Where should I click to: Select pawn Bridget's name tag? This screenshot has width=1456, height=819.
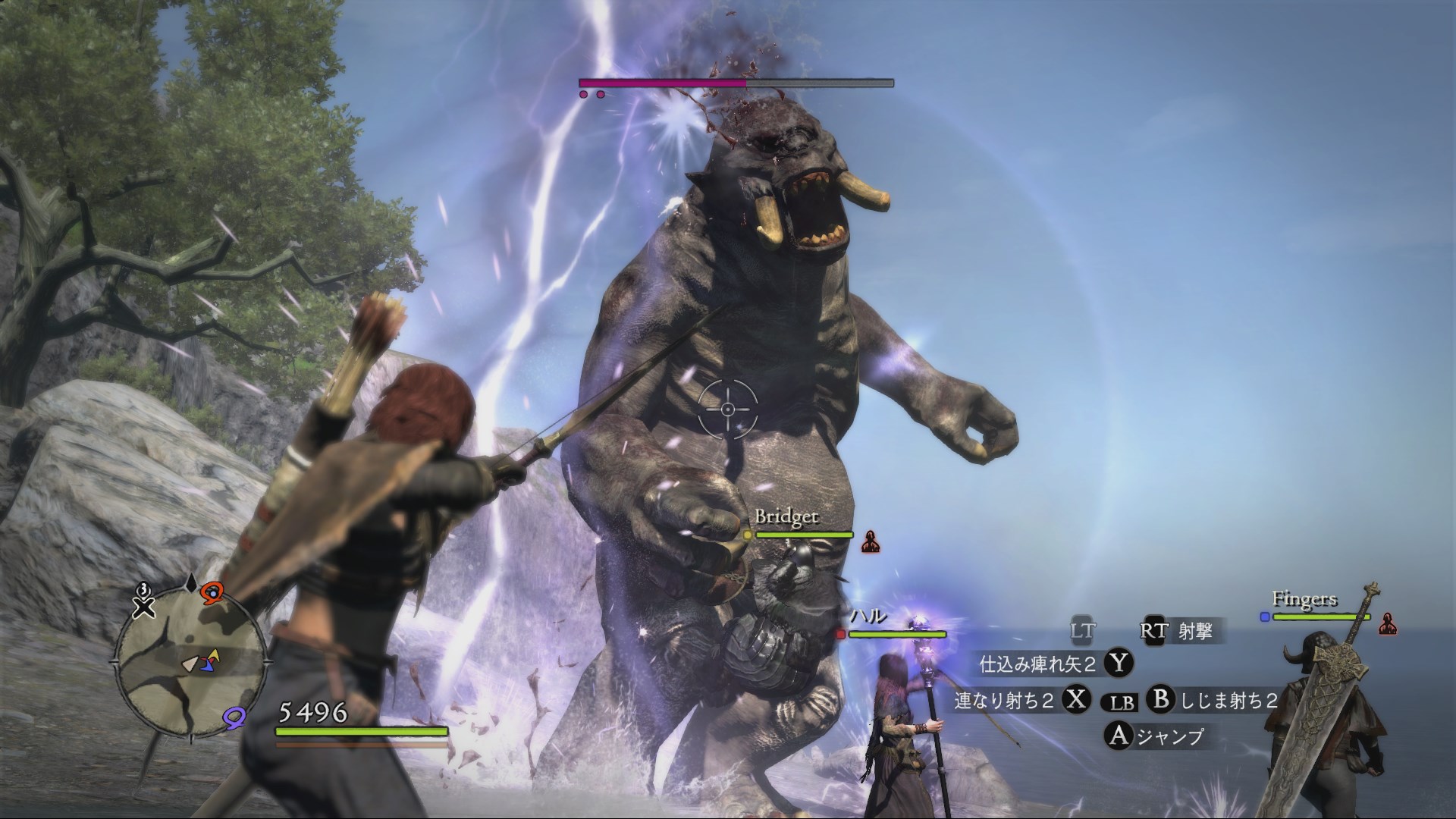pyautogui.click(x=786, y=517)
